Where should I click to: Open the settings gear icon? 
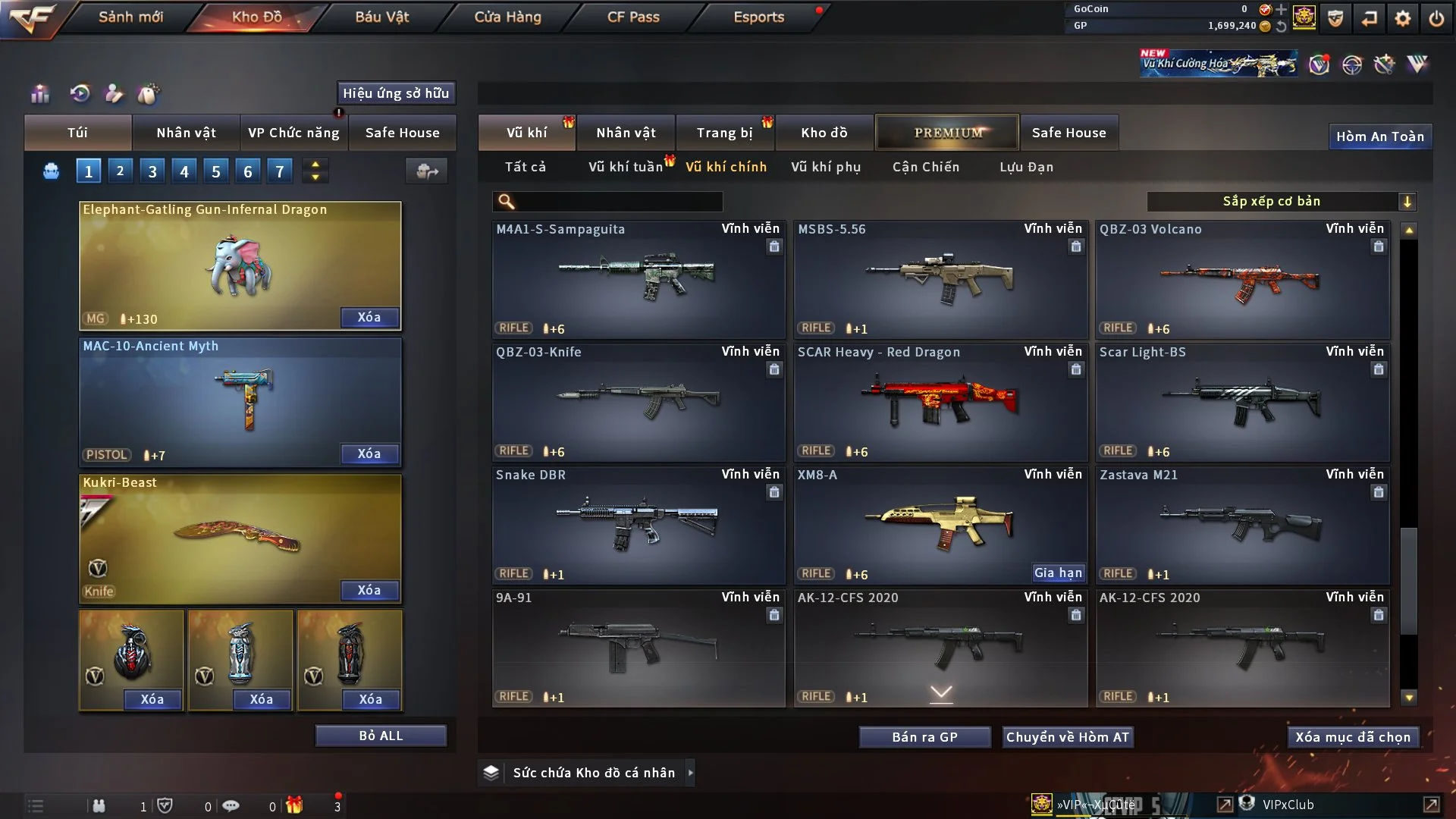(1403, 18)
